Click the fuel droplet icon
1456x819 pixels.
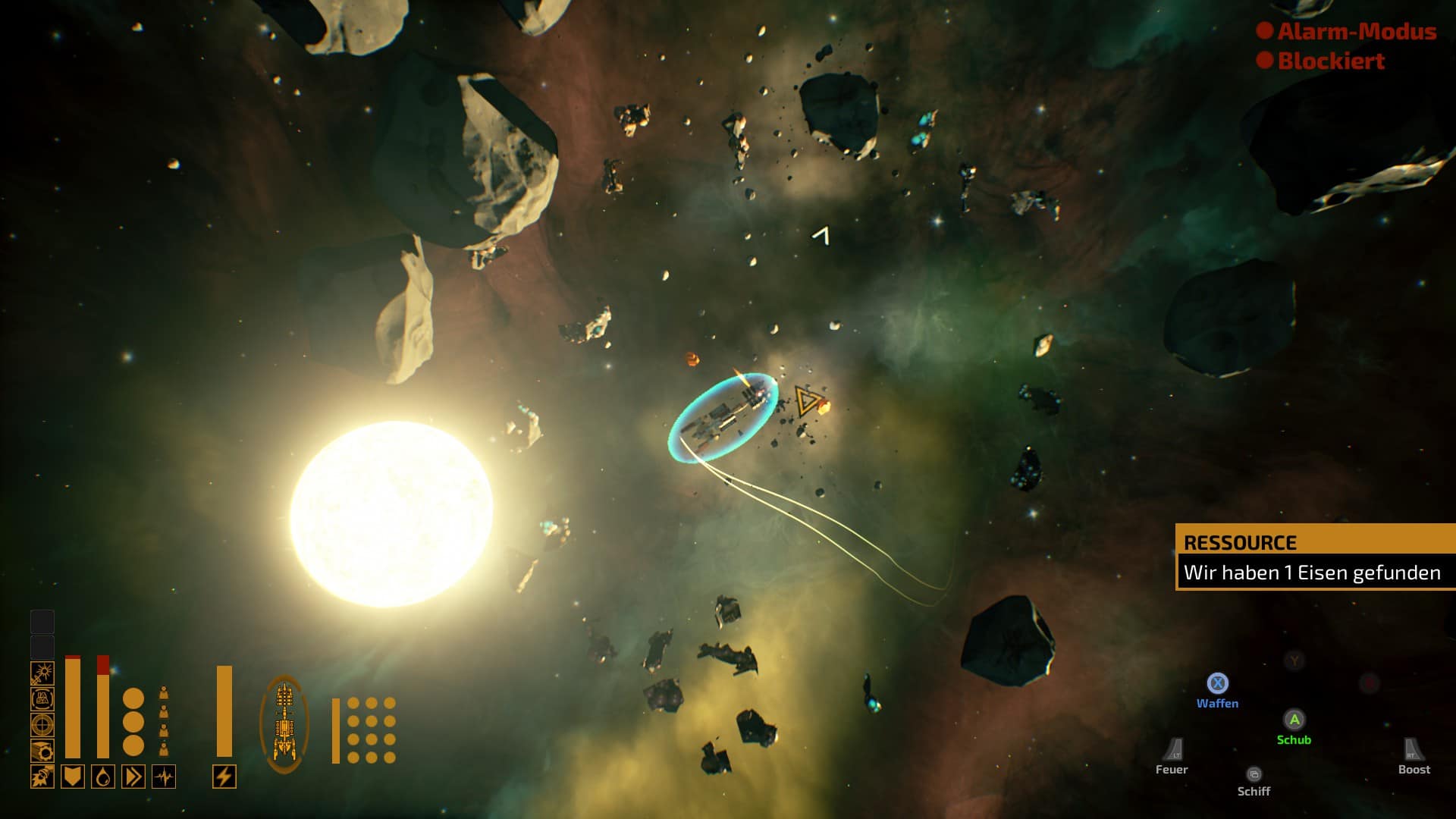[103, 777]
